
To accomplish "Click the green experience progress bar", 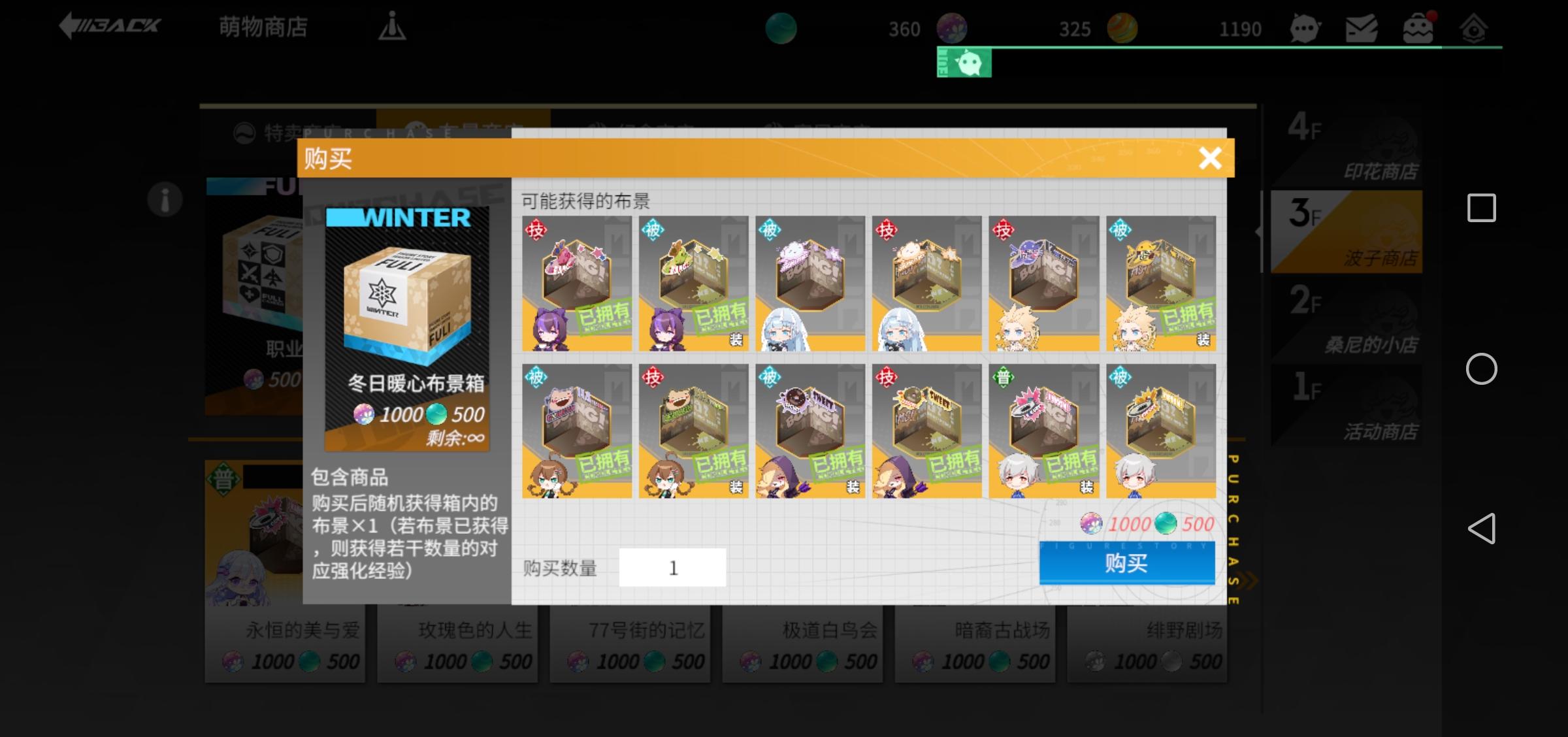I will tap(1241, 48).
